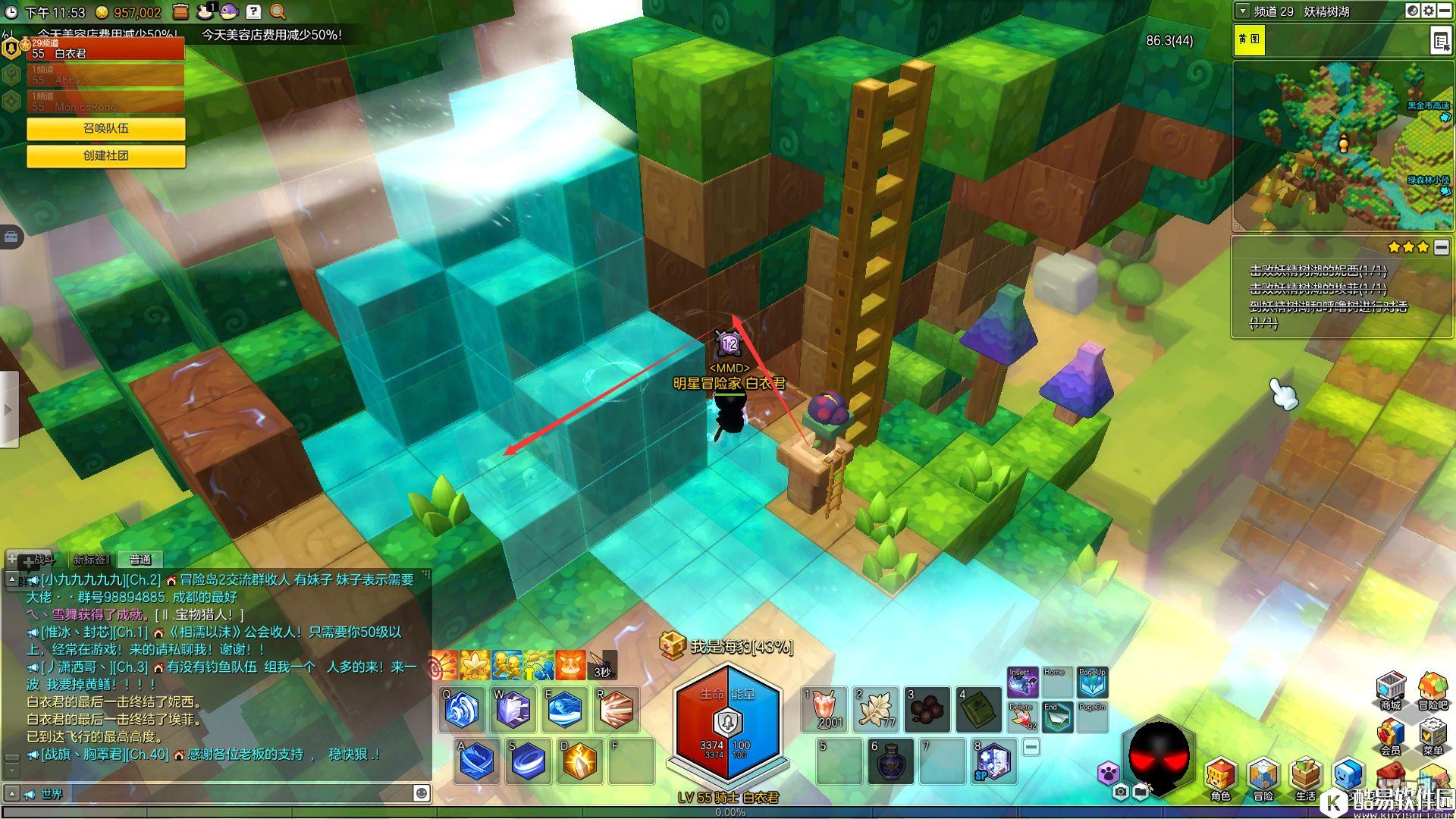Take a screenshot with the camera icon

(x=1121, y=792)
